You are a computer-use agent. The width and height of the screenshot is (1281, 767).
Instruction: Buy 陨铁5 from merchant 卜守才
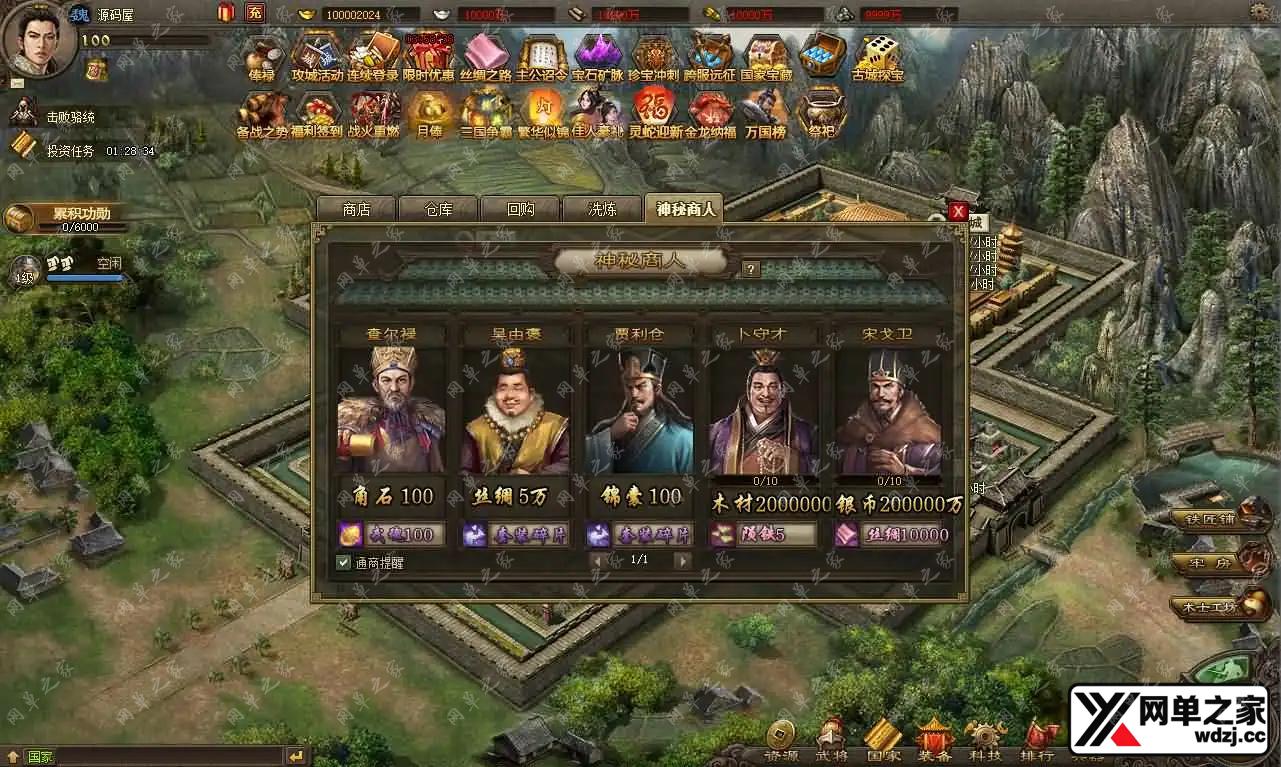(x=763, y=534)
